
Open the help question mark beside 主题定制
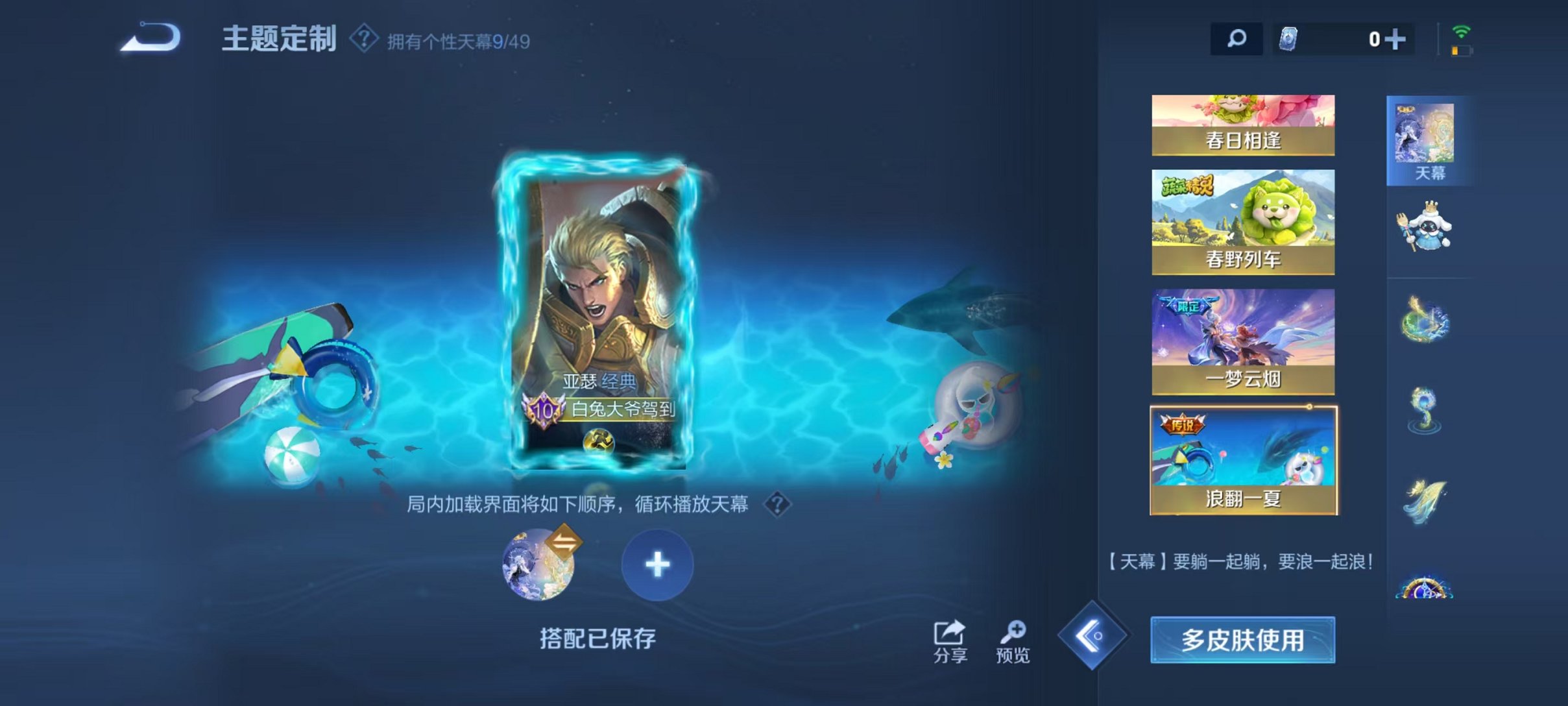pyautogui.click(x=363, y=39)
